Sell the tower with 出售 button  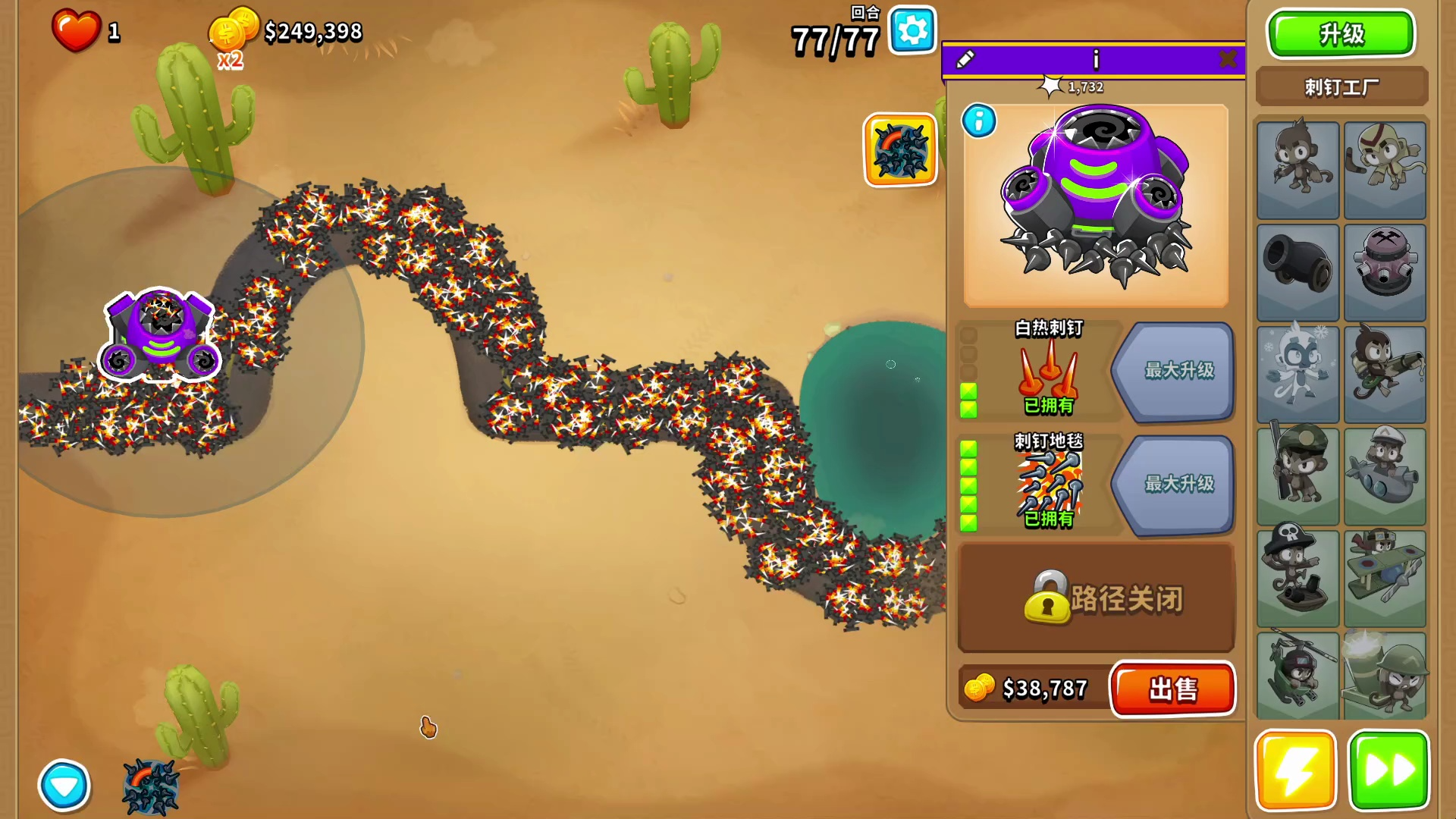click(x=1172, y=689)
